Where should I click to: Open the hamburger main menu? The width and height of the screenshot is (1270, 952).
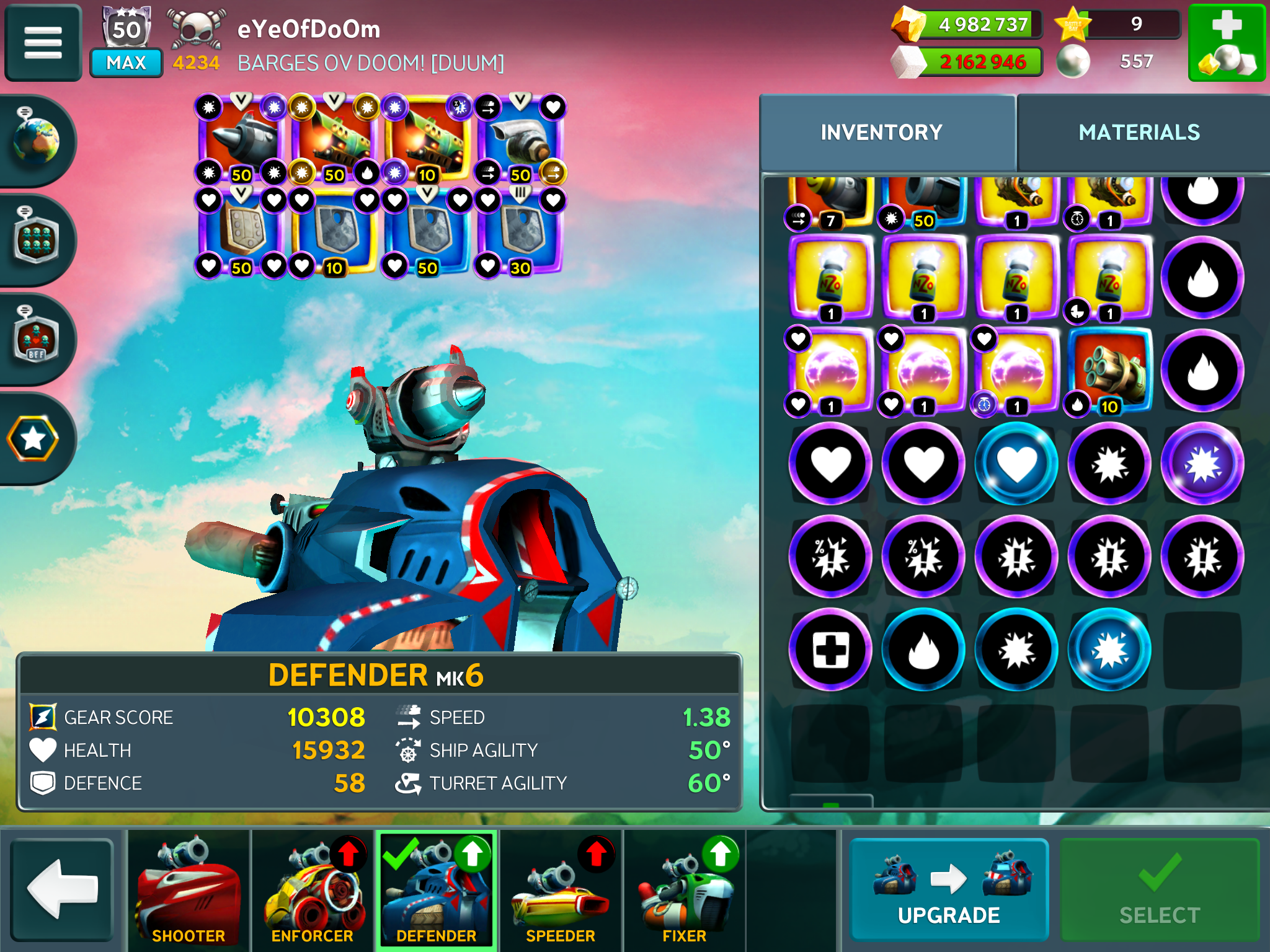(43, 43)
